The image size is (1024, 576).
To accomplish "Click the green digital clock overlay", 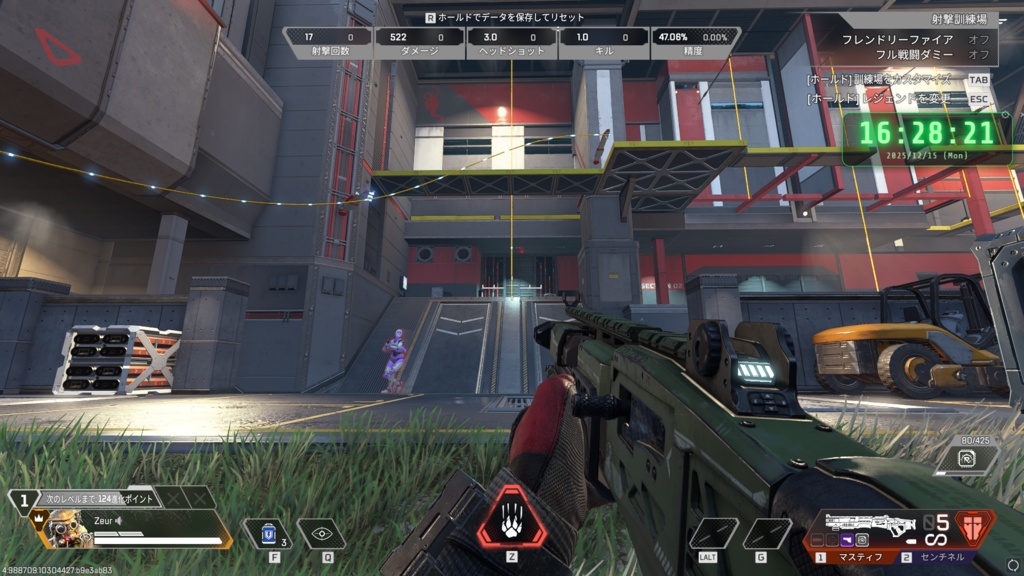I will click(925, 134).
